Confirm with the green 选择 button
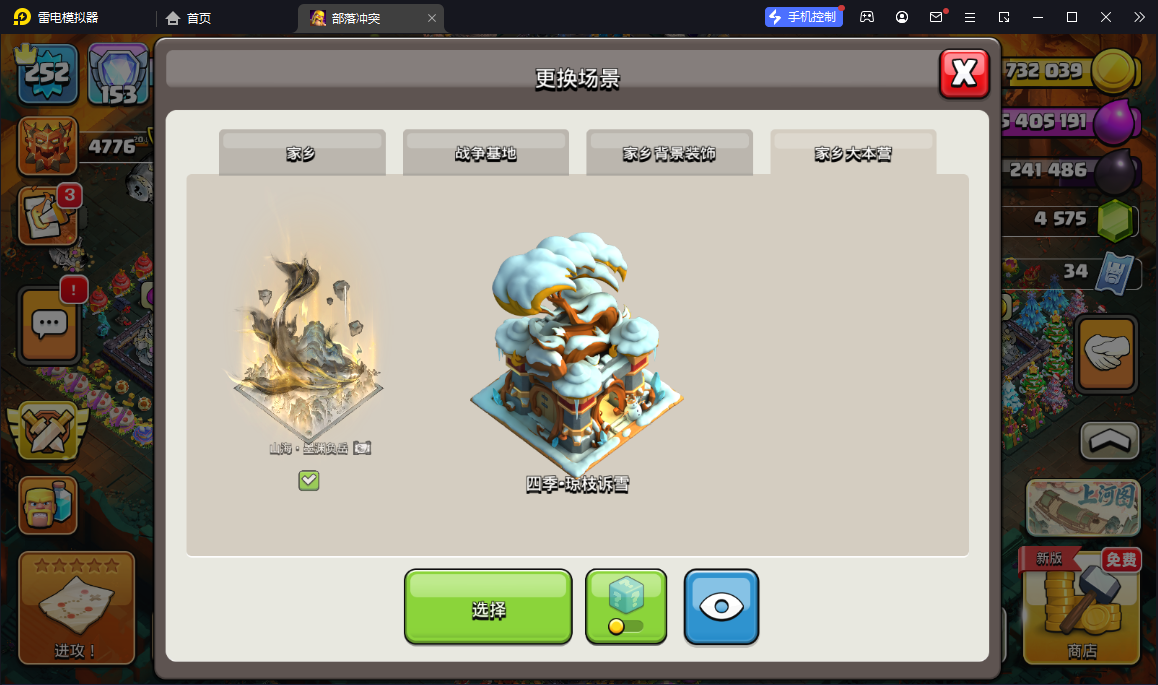This screenshot has width=1158, height=685. pyautogui.click(x=488, y=607)
